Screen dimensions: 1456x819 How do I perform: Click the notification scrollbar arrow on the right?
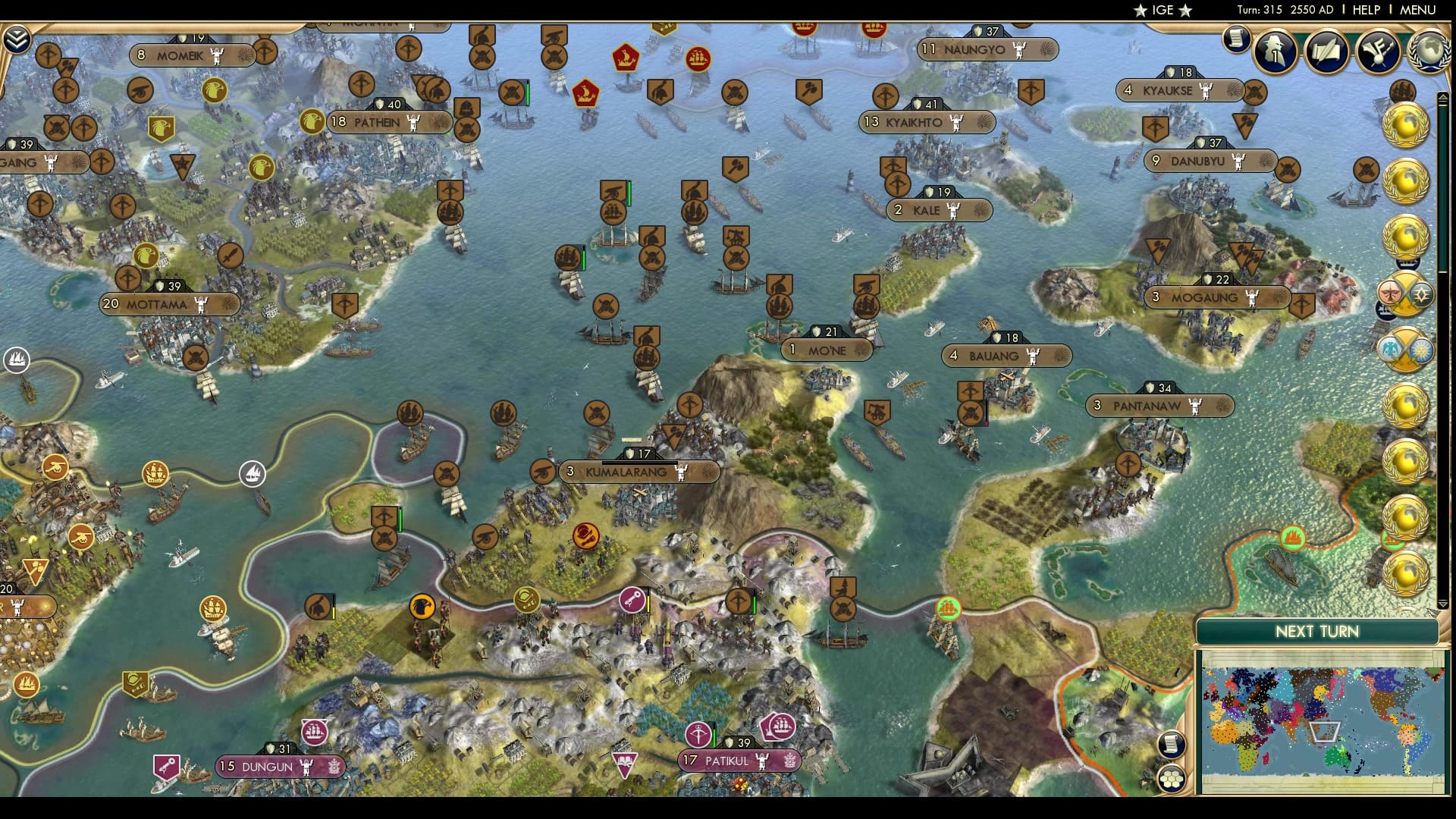[x=1442, y=96]
